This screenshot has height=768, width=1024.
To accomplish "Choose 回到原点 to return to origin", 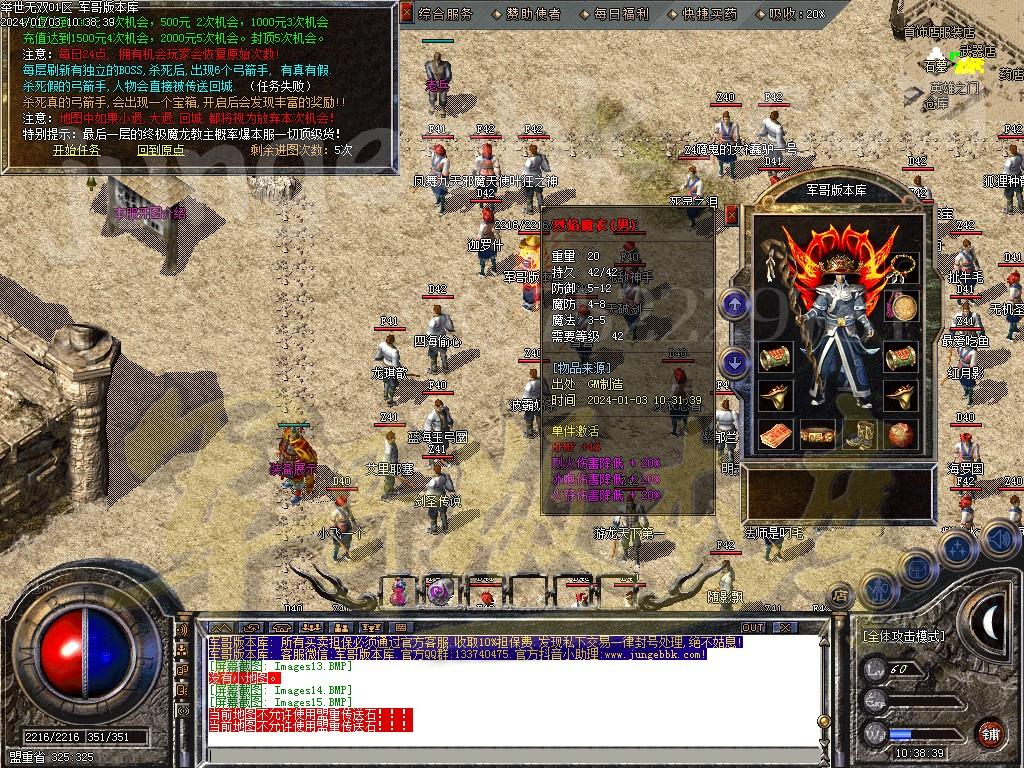I will [x=161, y=150].
